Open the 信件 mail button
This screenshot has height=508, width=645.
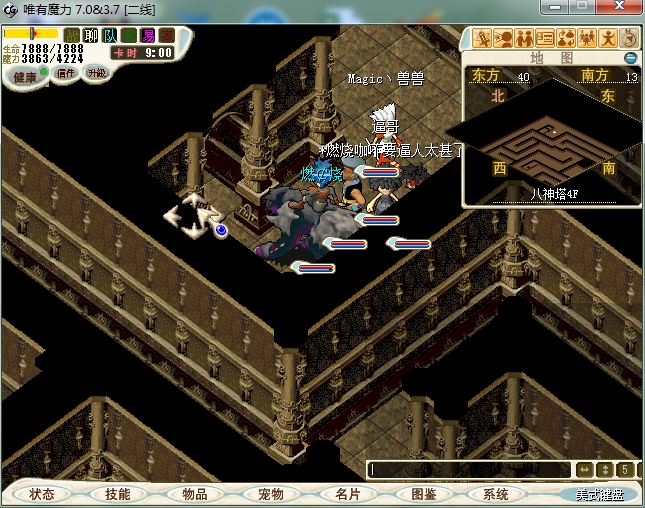pos(66,73)
